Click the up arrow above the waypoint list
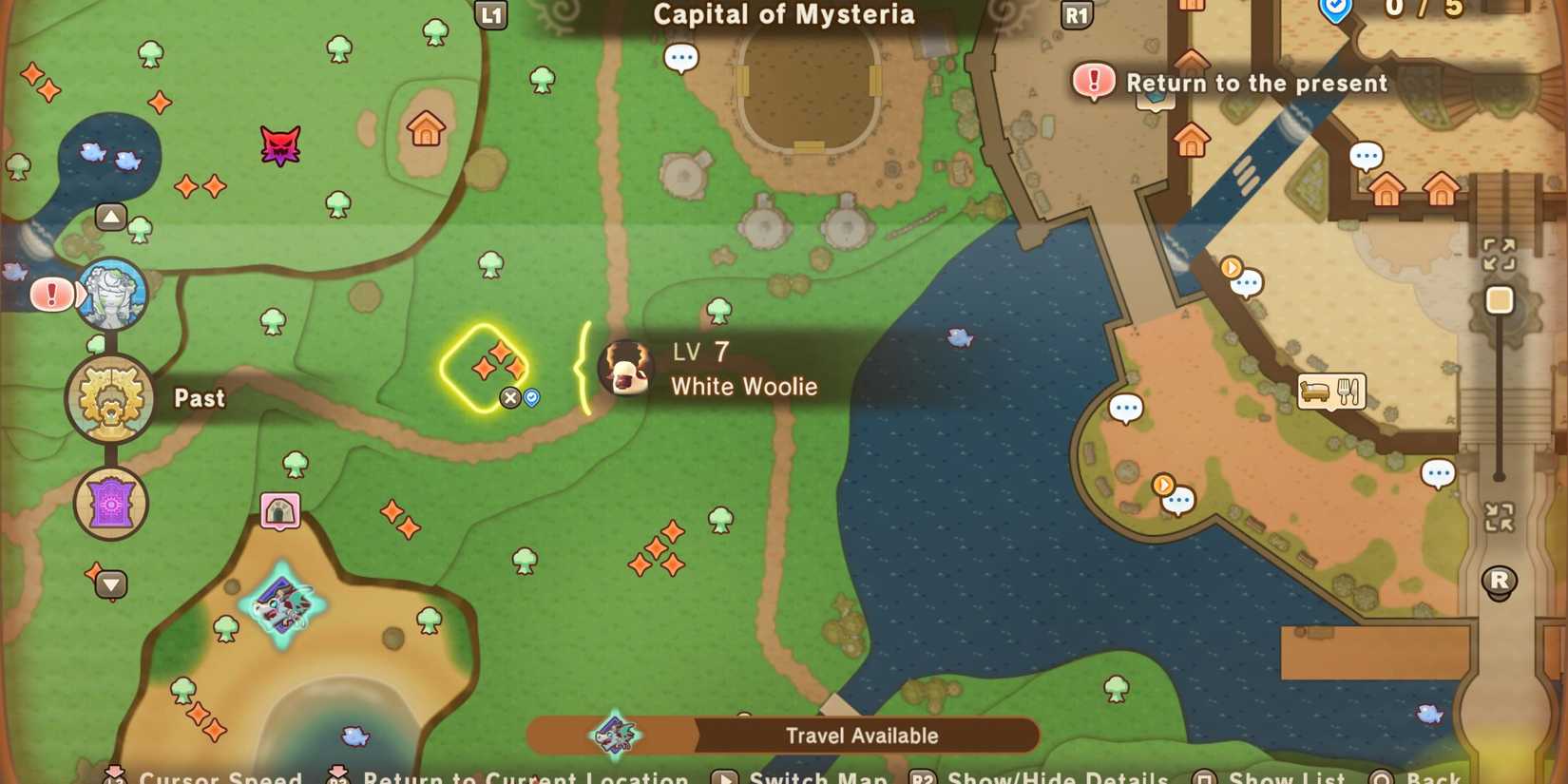Image resolution: width=1568 pixels, height=784 pixels. (111, 217)
